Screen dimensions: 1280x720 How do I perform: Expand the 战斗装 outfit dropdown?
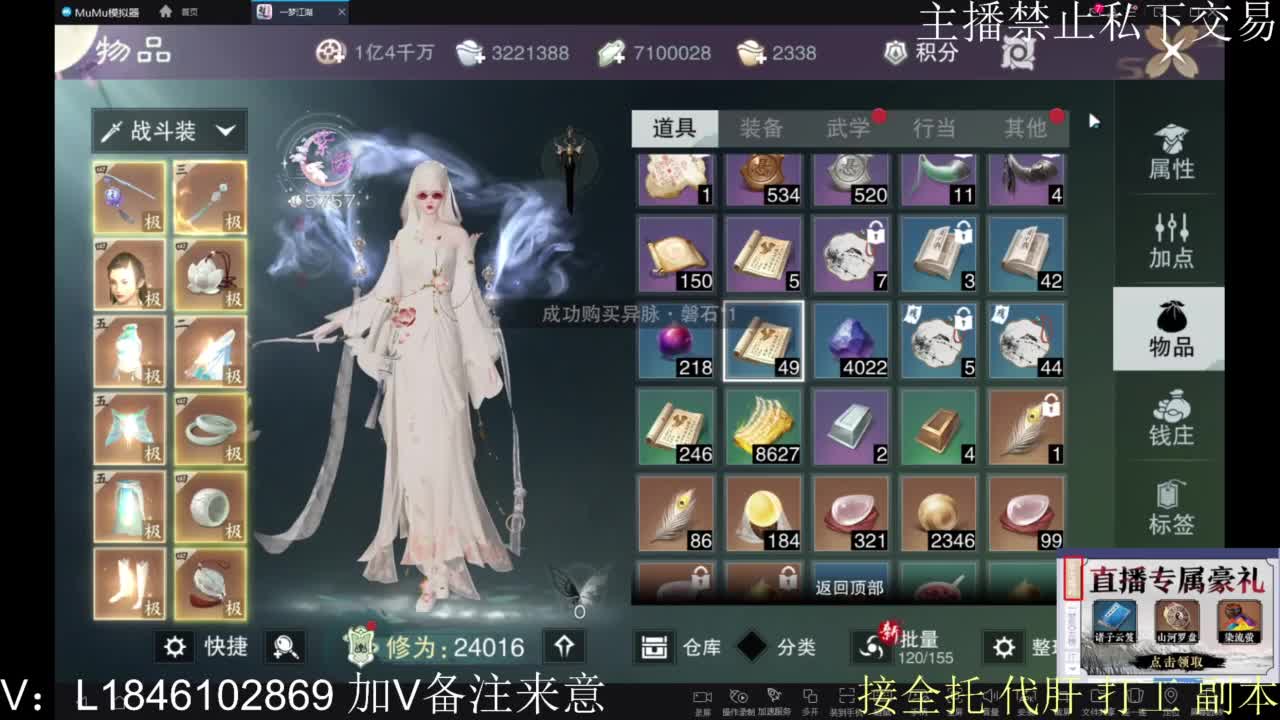pyautogui.click(x=168, y=130)
